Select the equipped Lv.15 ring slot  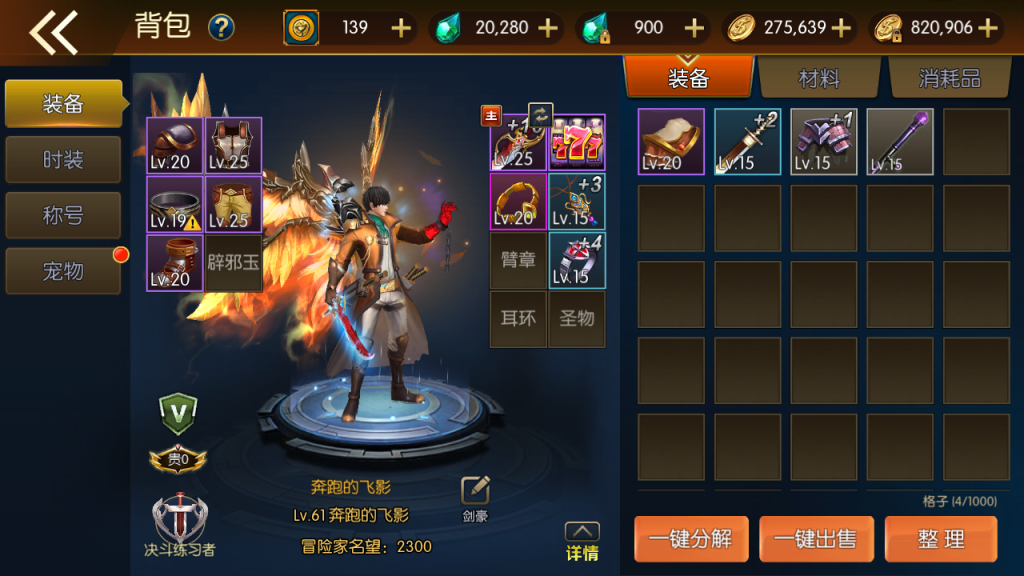(x=577, y=260)
